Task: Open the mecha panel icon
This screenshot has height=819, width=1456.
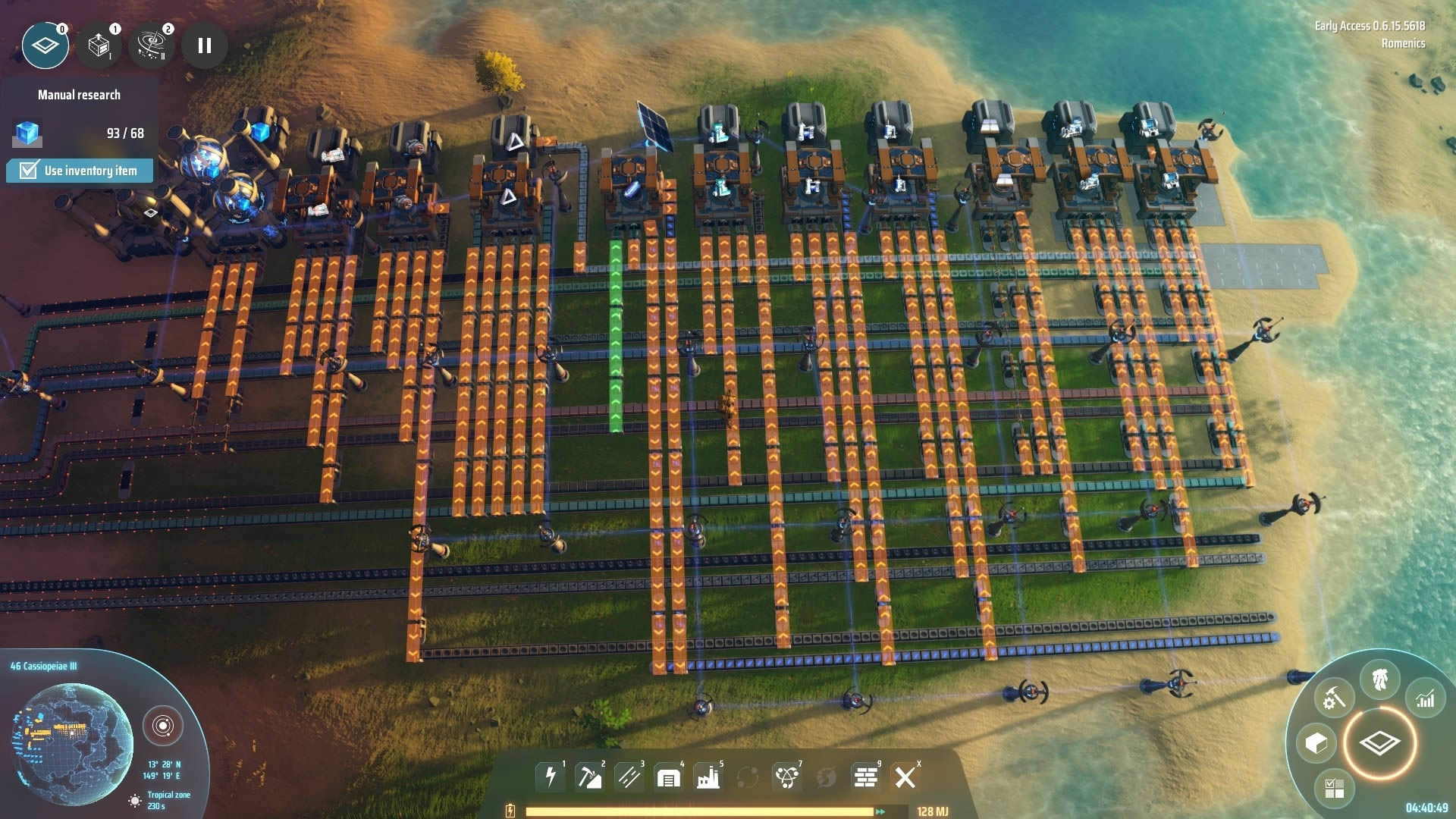Action: [1380, 679]
